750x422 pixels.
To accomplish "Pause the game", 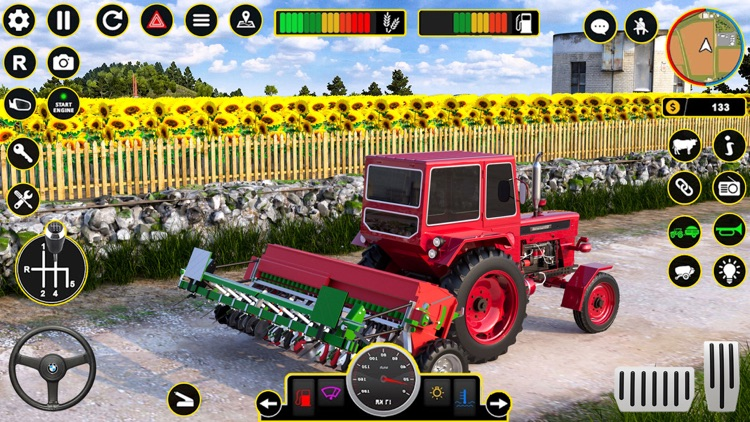I will [63, 20].
